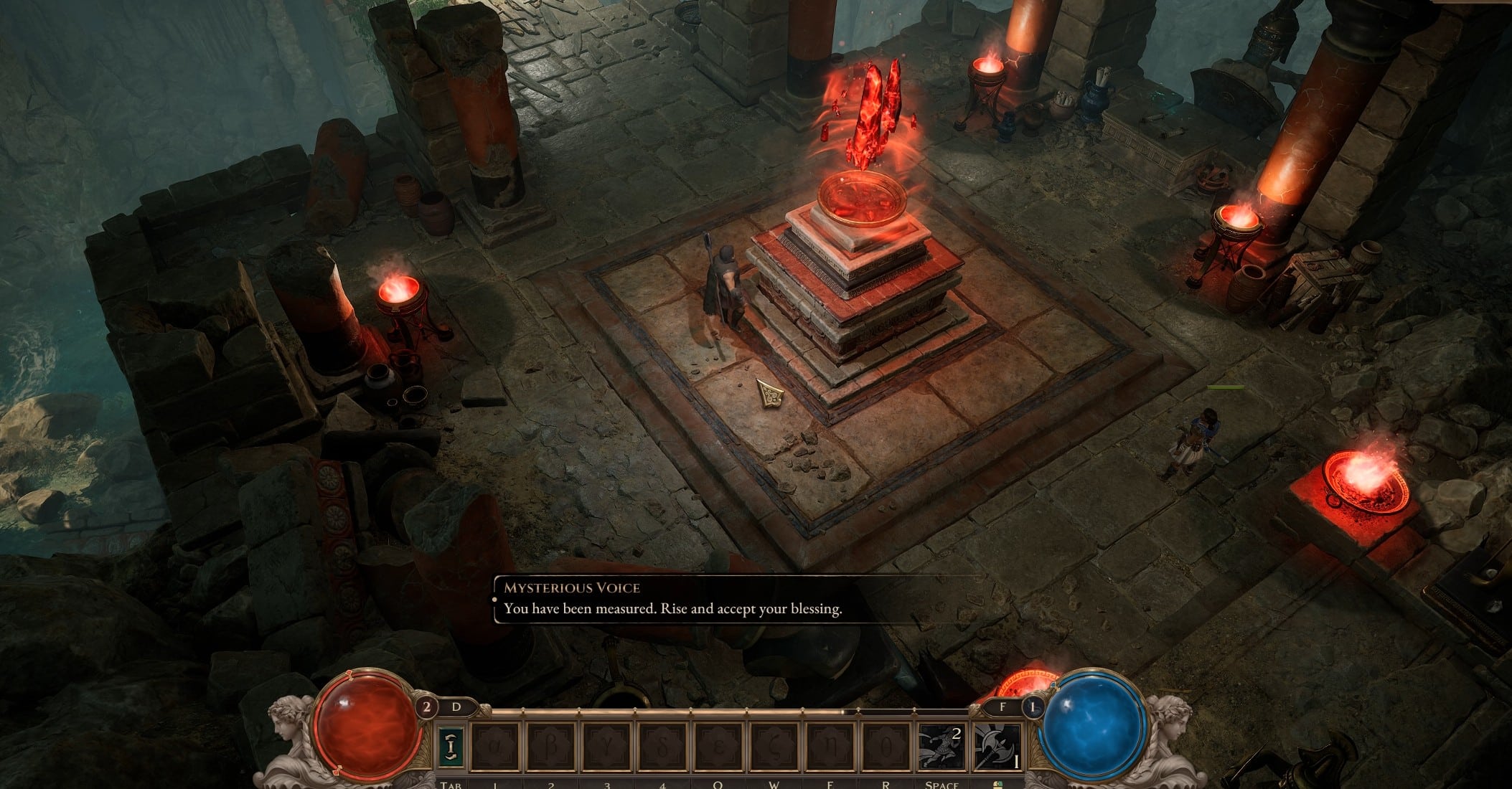Activate the running dodge skill
The height and width of the screenshot is (789, 1512).
coord(942,747)
